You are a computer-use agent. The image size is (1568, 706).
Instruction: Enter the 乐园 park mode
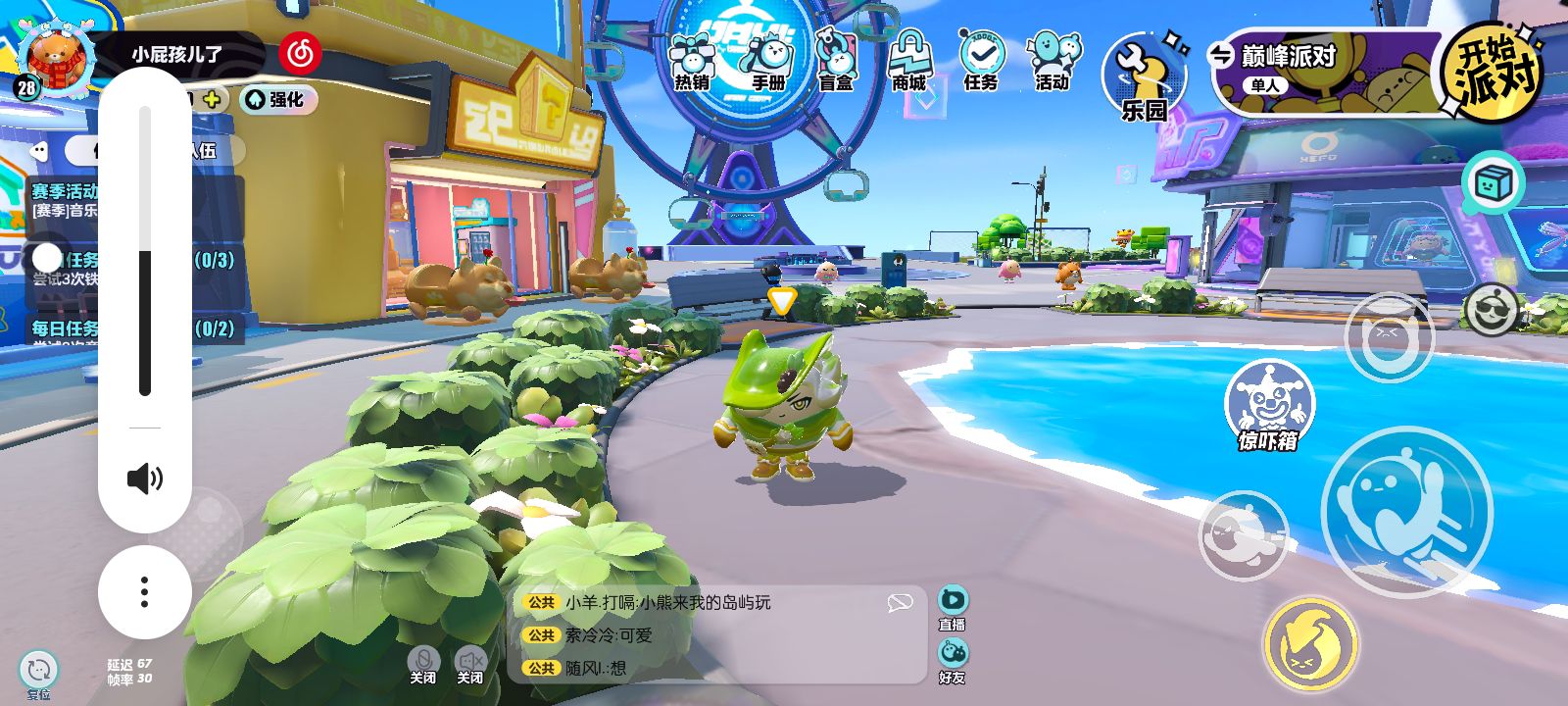(1144, 78)
